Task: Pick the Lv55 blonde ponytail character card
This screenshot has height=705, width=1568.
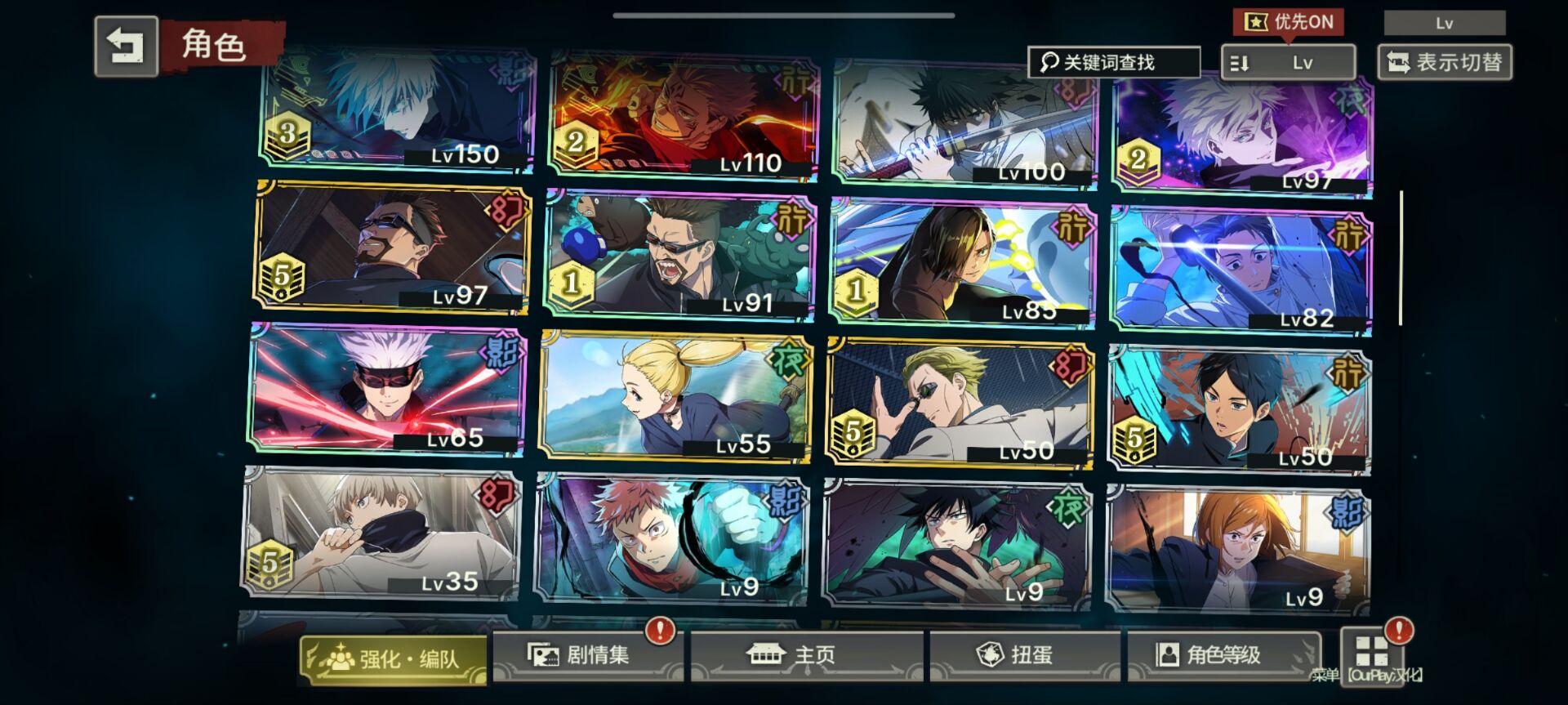Action: (675, 397)
